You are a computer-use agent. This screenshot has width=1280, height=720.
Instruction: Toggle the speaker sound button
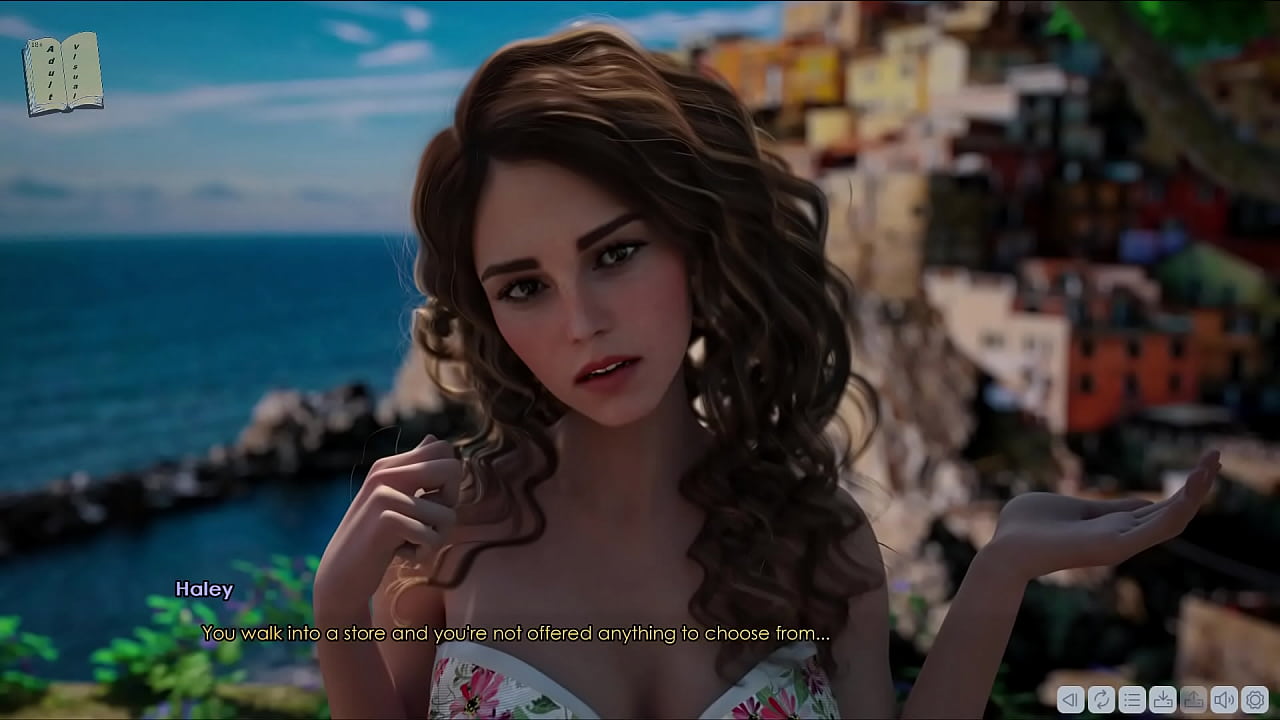pyautogui.click(x=1224, y=699)
